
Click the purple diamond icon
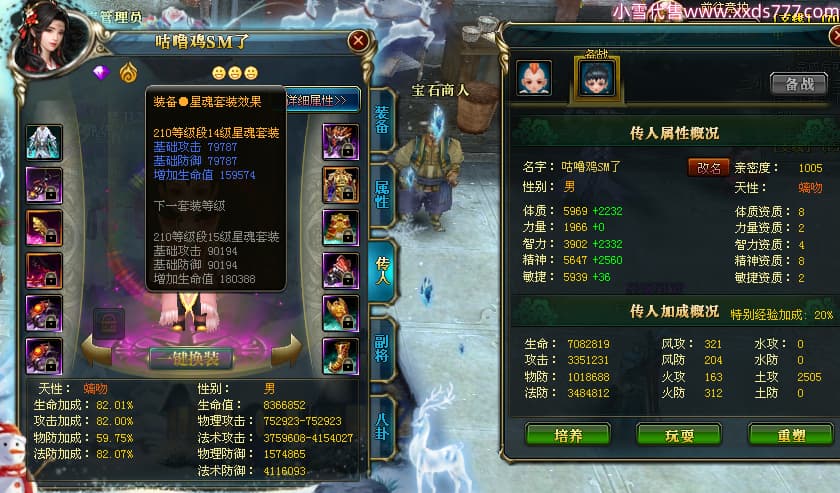point(100,73)
